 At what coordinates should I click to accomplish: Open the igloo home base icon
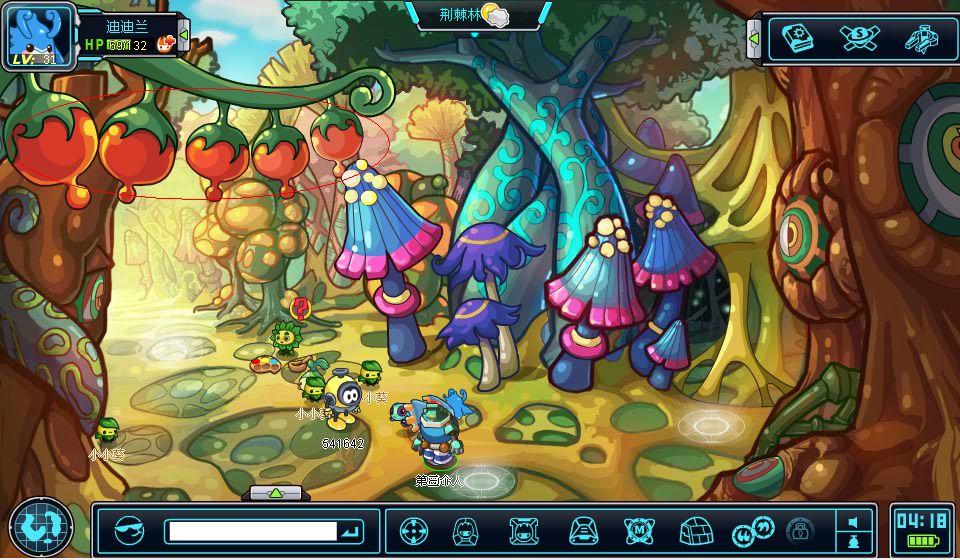(694, 530)
